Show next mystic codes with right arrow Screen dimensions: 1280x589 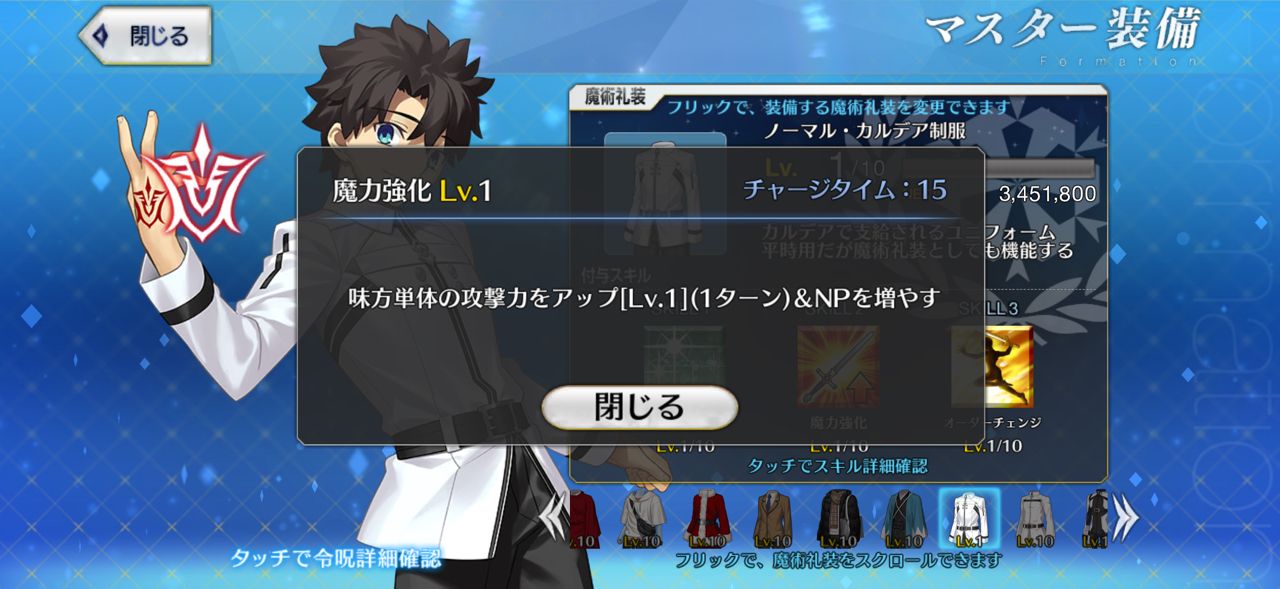click(x=1126, y=517)
